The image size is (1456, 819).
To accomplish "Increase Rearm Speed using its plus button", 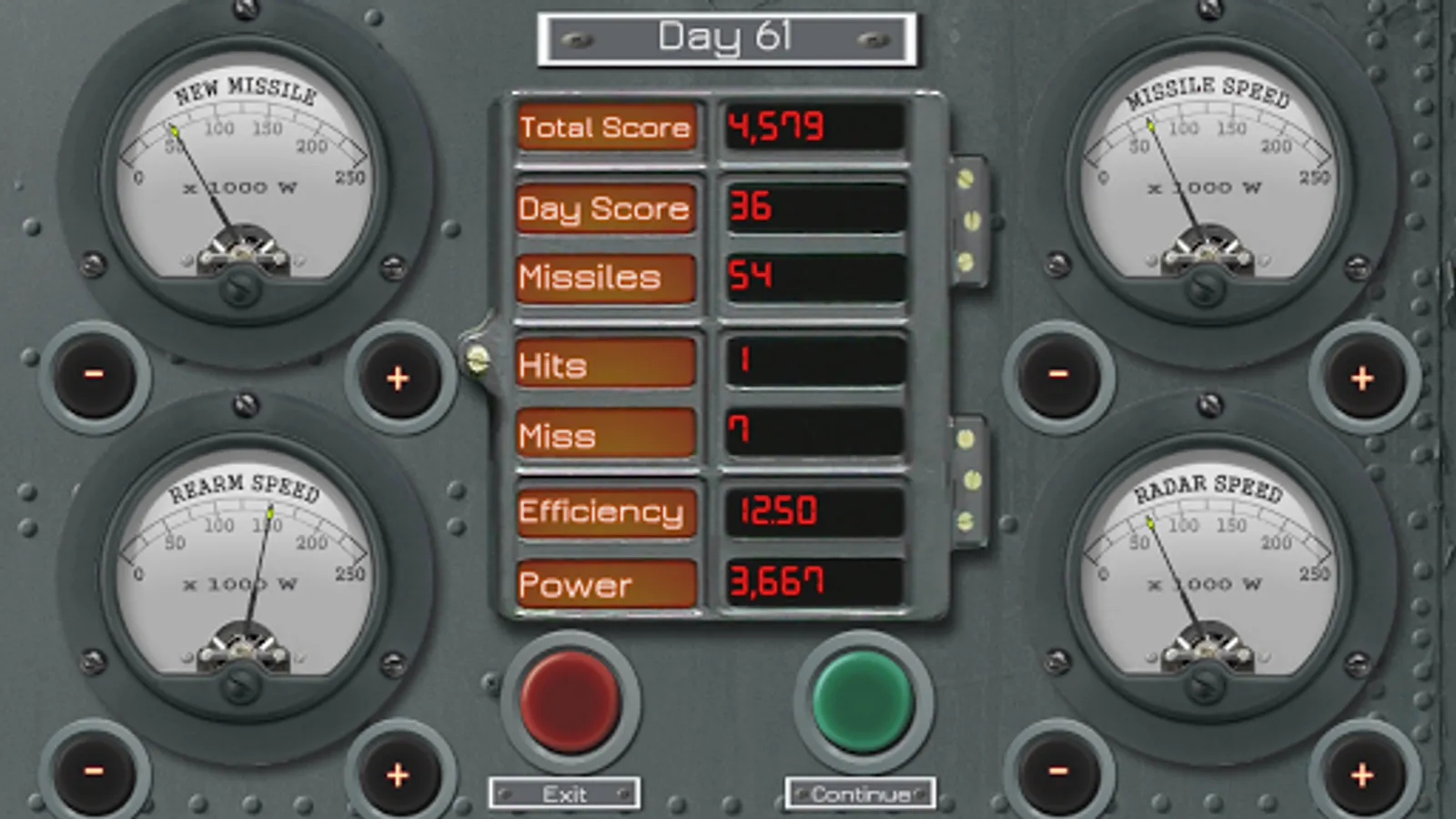I will (x=395, y=775).
